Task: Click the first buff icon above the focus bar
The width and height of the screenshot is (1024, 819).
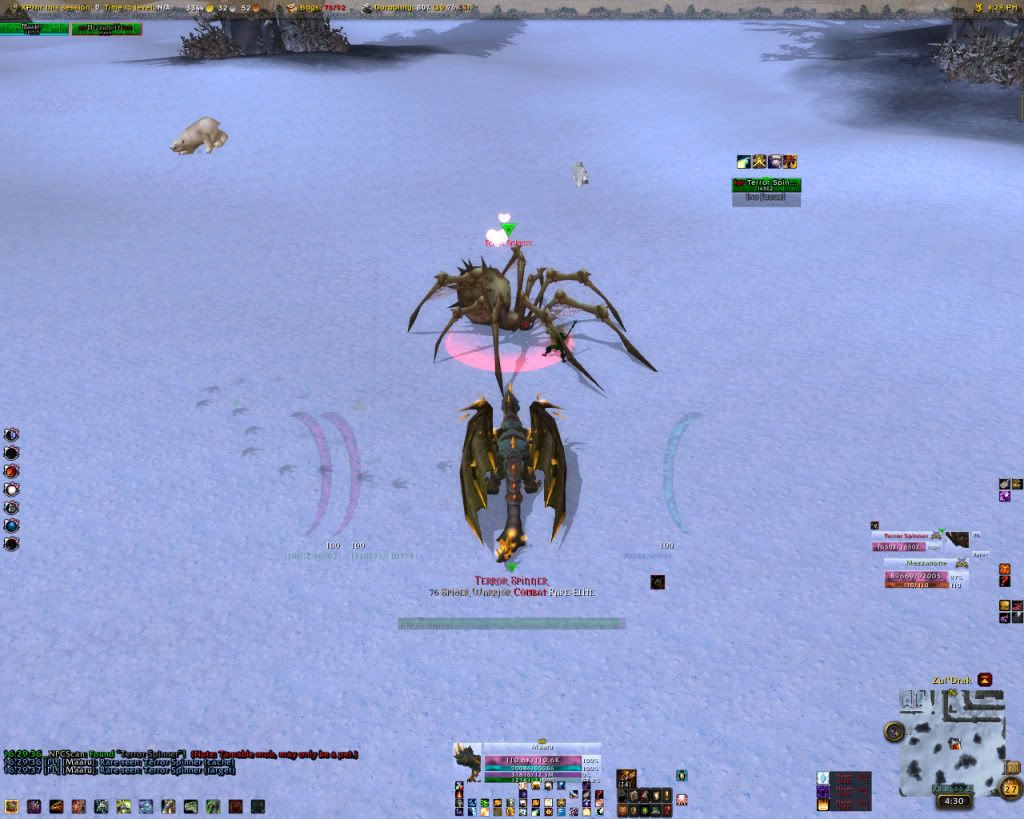Action: click(743, 161)
